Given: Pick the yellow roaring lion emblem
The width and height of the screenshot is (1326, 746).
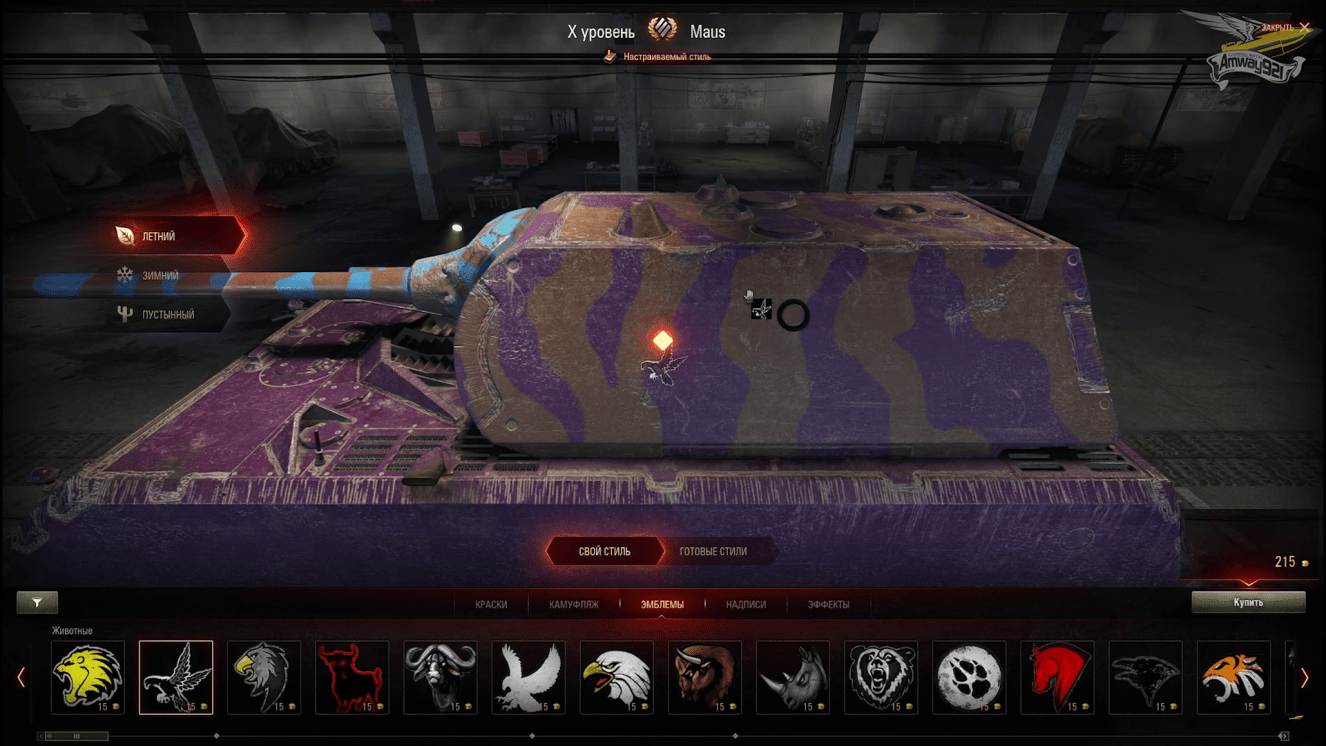Looking at the screenshot, I should [x=88, y=677].
